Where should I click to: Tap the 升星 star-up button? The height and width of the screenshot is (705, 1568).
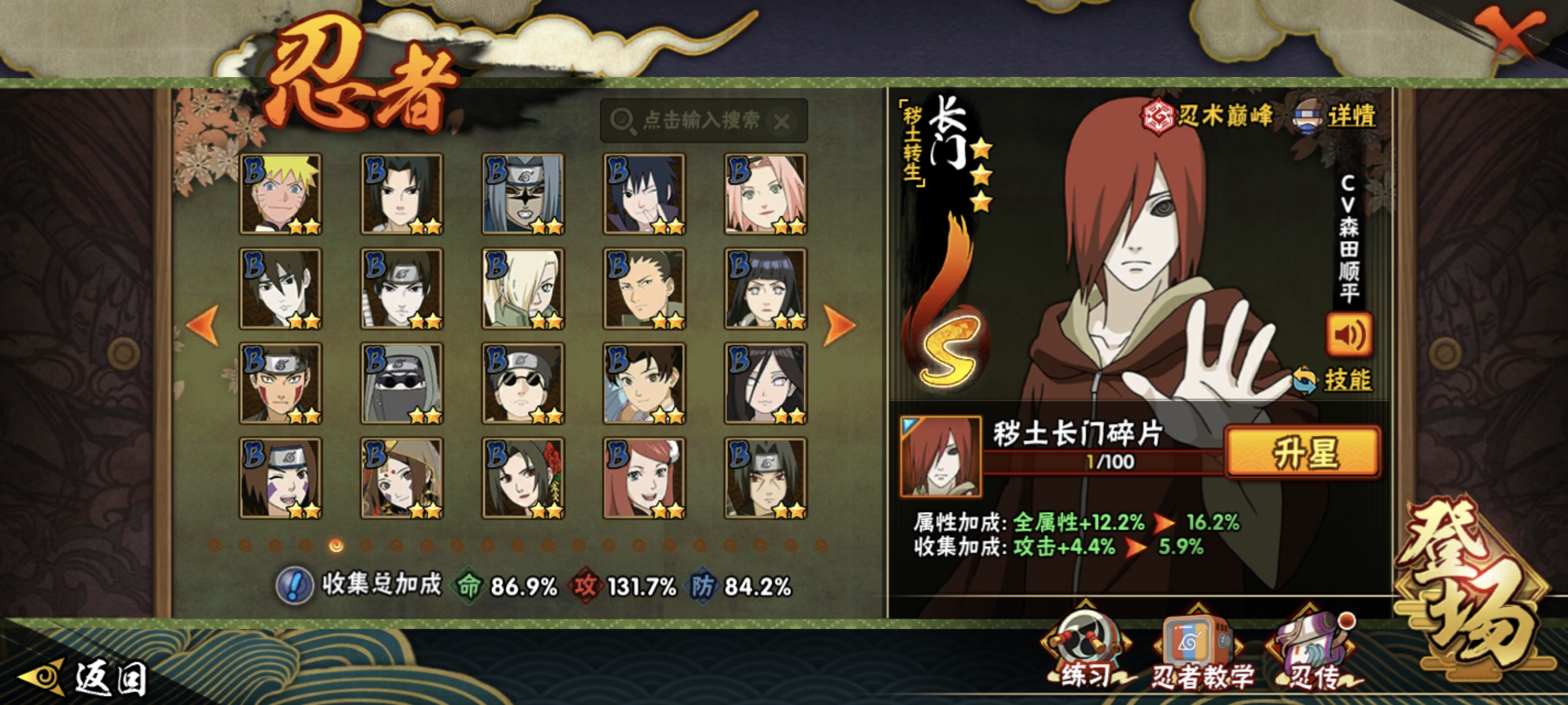click(1303, 452)
